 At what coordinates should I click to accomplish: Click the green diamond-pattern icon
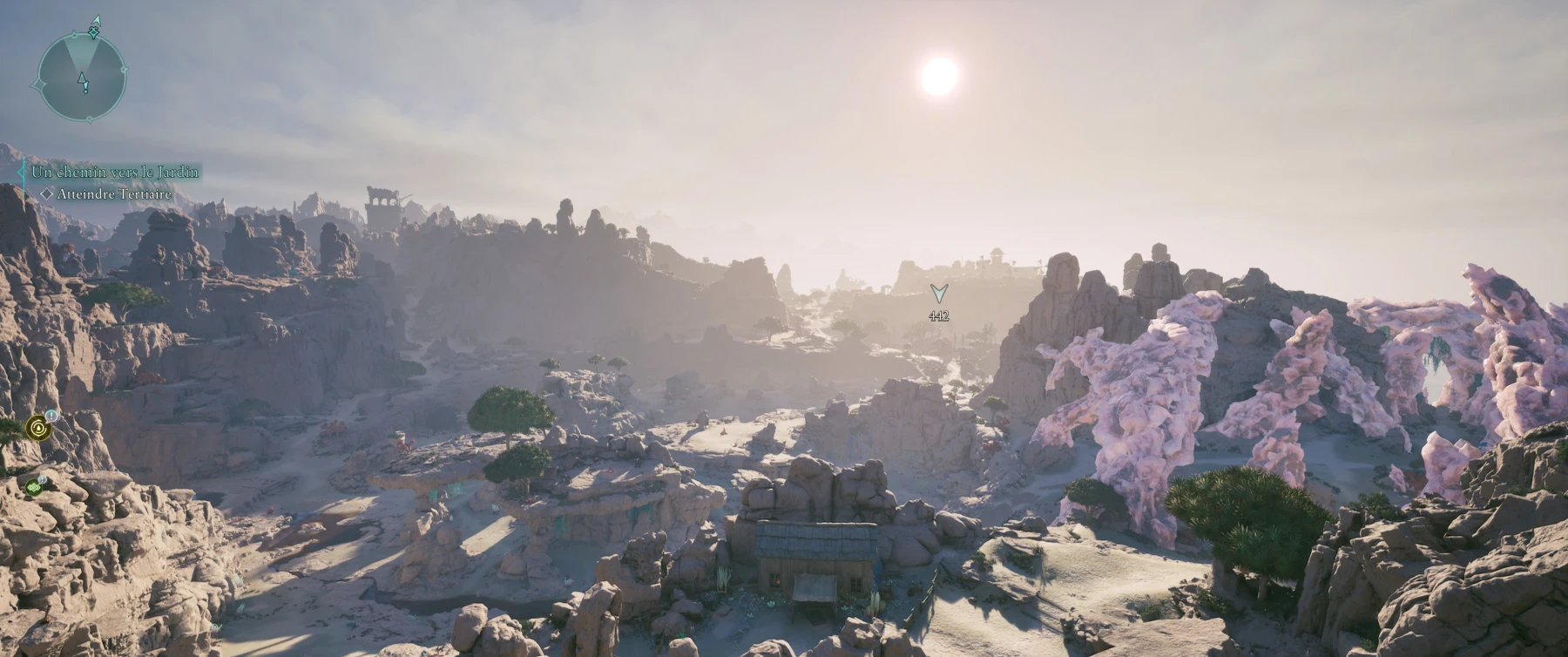[x=34, y=486]
